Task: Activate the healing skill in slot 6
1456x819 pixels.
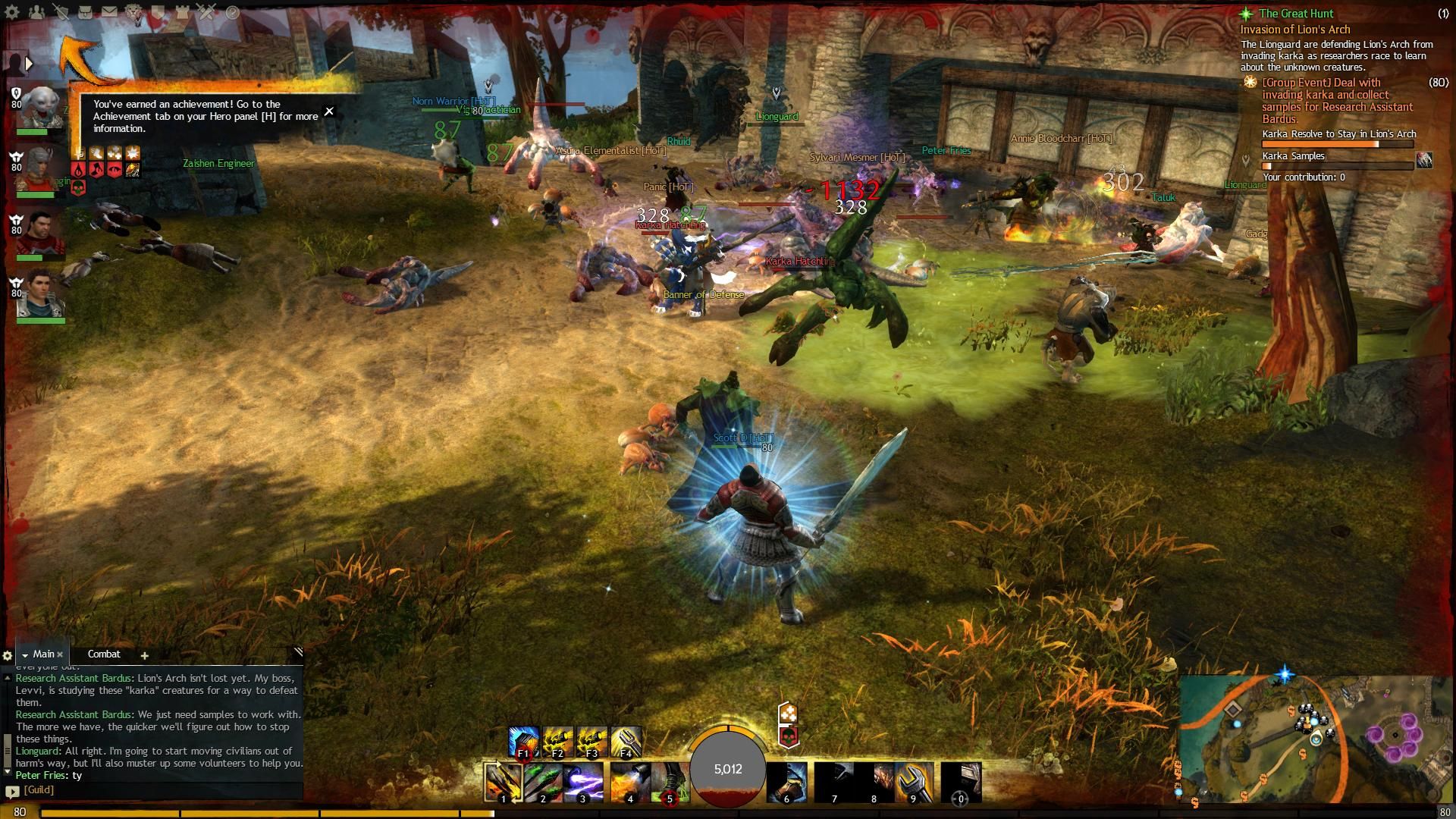Action: click(x=786, y=782)
